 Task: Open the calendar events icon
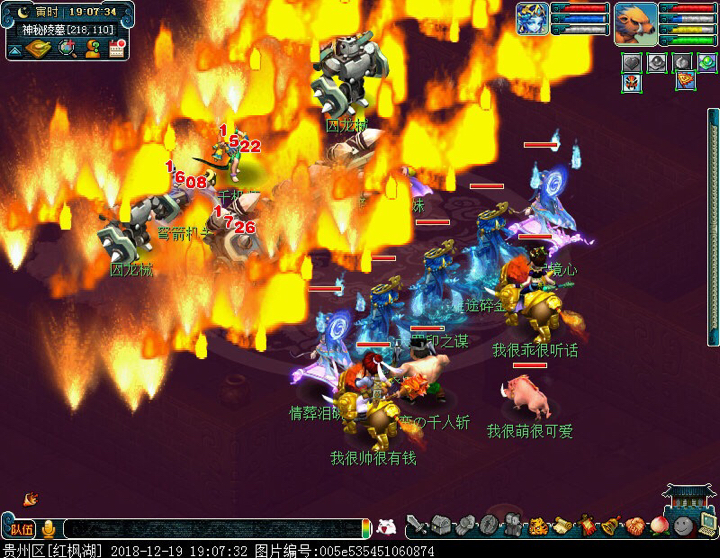click(117, 48)
